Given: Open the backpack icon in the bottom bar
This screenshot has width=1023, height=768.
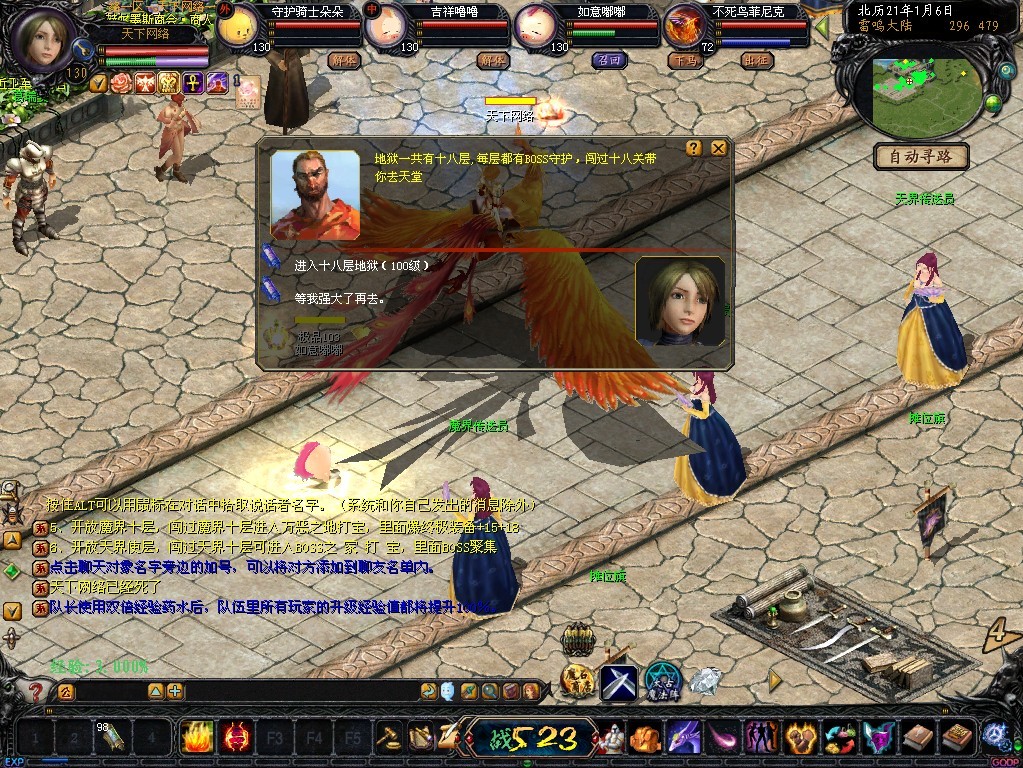Looking at the screenshot, I should tap(643, 738).
